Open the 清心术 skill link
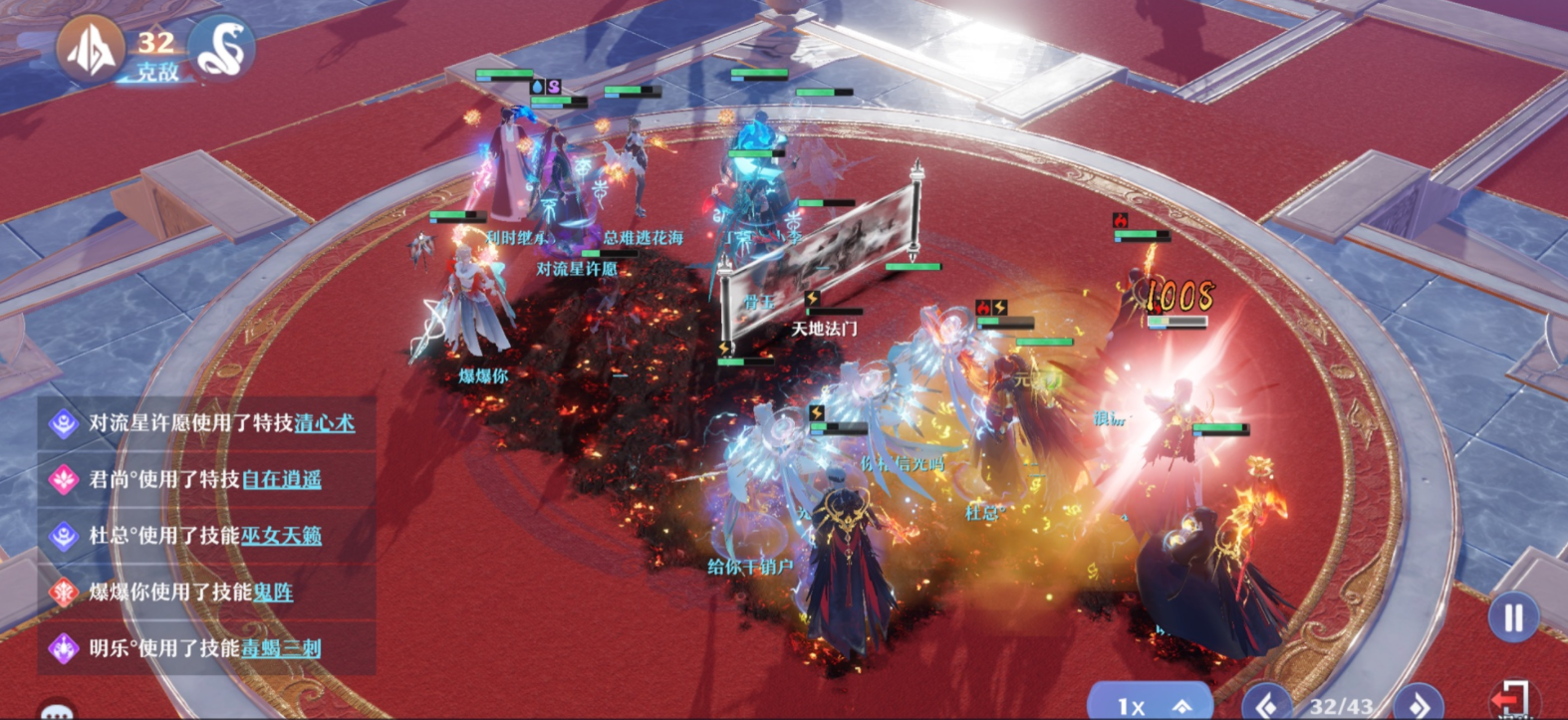The image size is (1568, 720). (x=324, y=423)
